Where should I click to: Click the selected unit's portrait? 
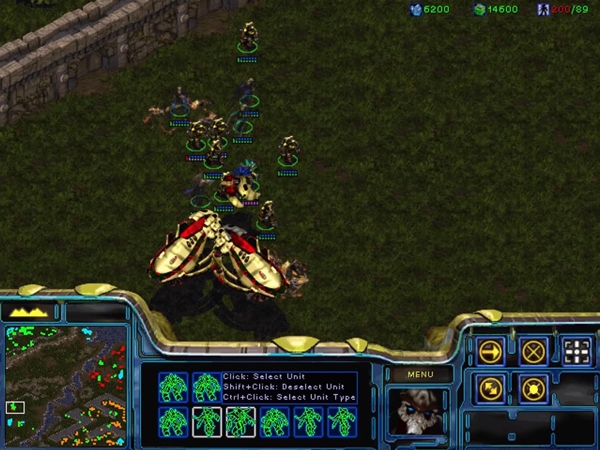pyautogui.click(x=419, y=411)
